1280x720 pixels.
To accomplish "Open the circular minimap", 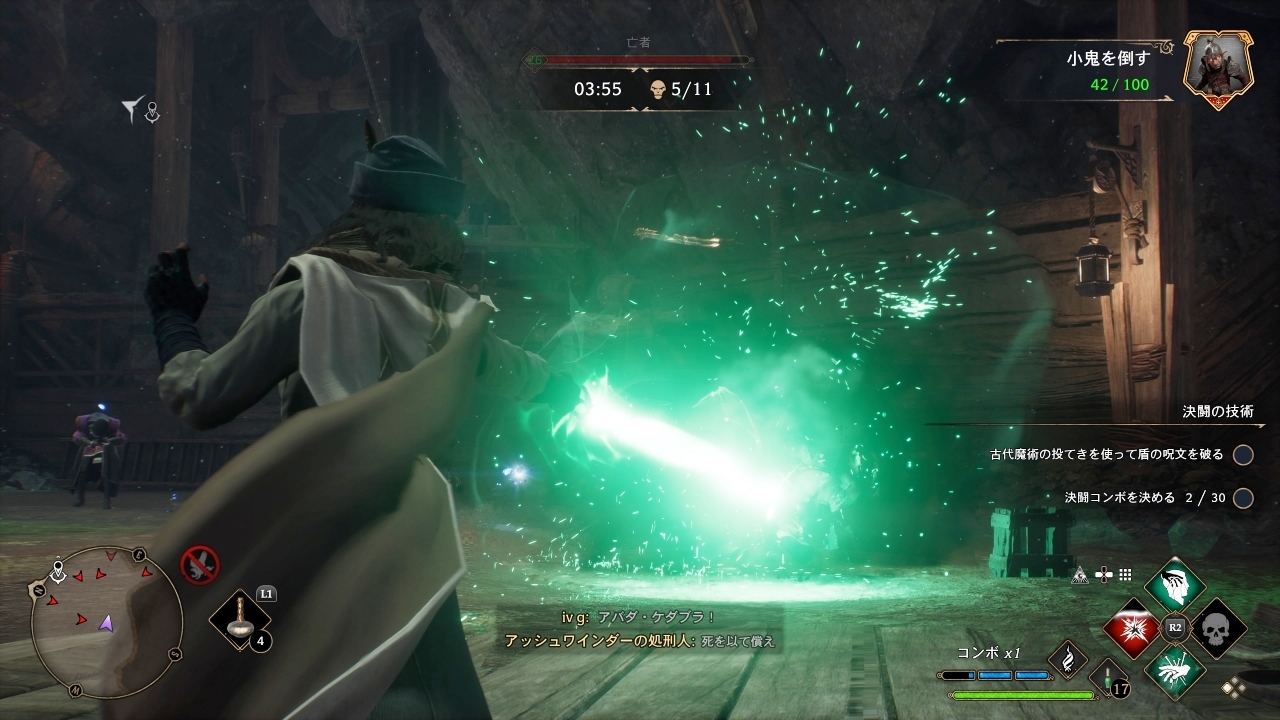I will (x=106, y=621).
